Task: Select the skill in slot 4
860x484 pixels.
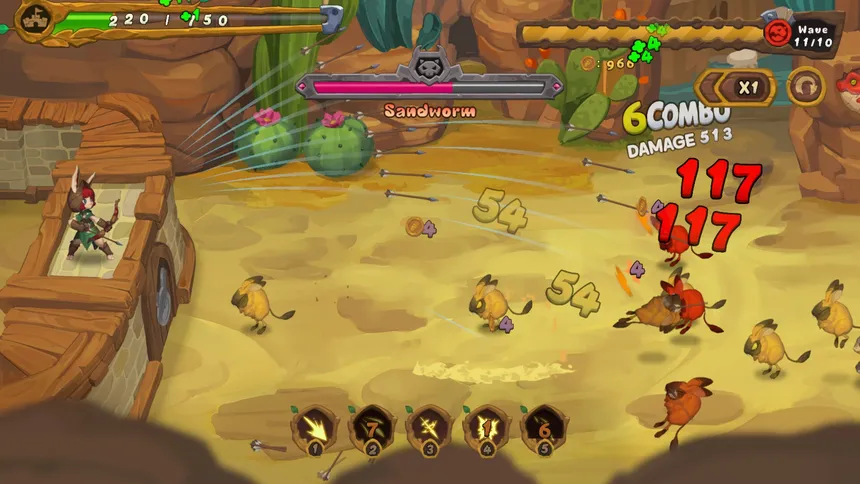Action: pos(486,429)
